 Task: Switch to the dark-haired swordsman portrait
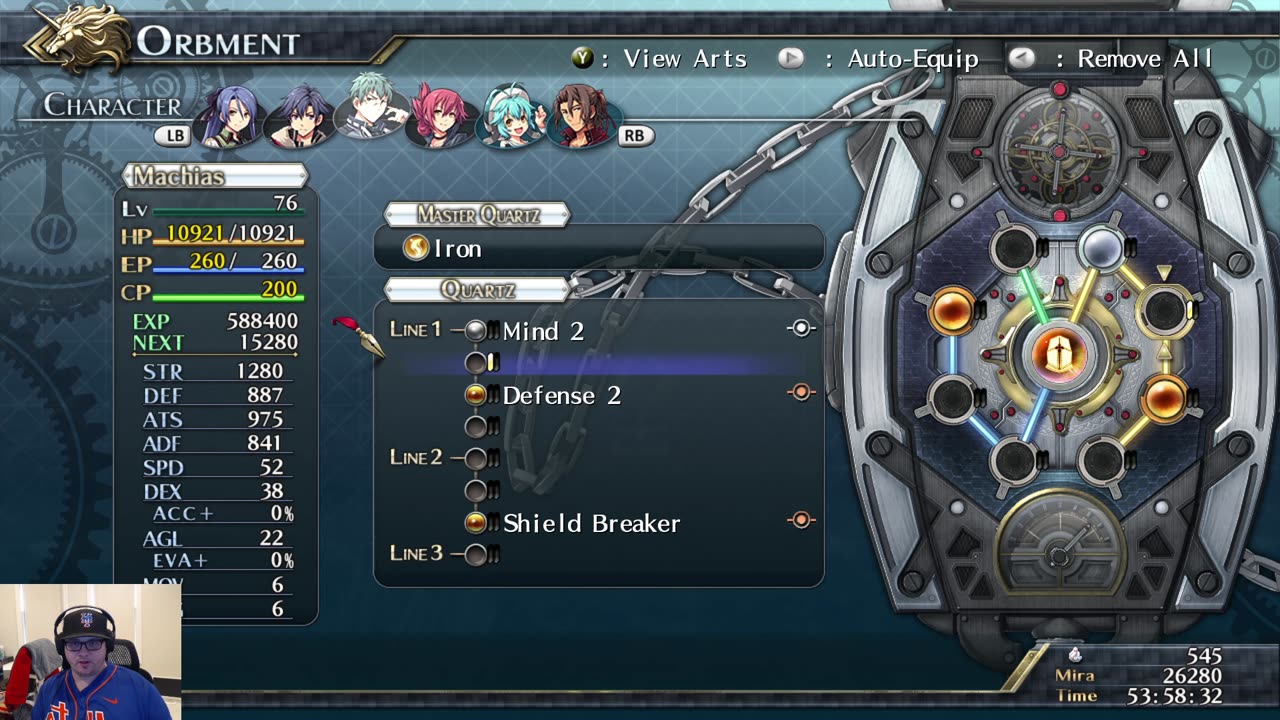point(301,115)
